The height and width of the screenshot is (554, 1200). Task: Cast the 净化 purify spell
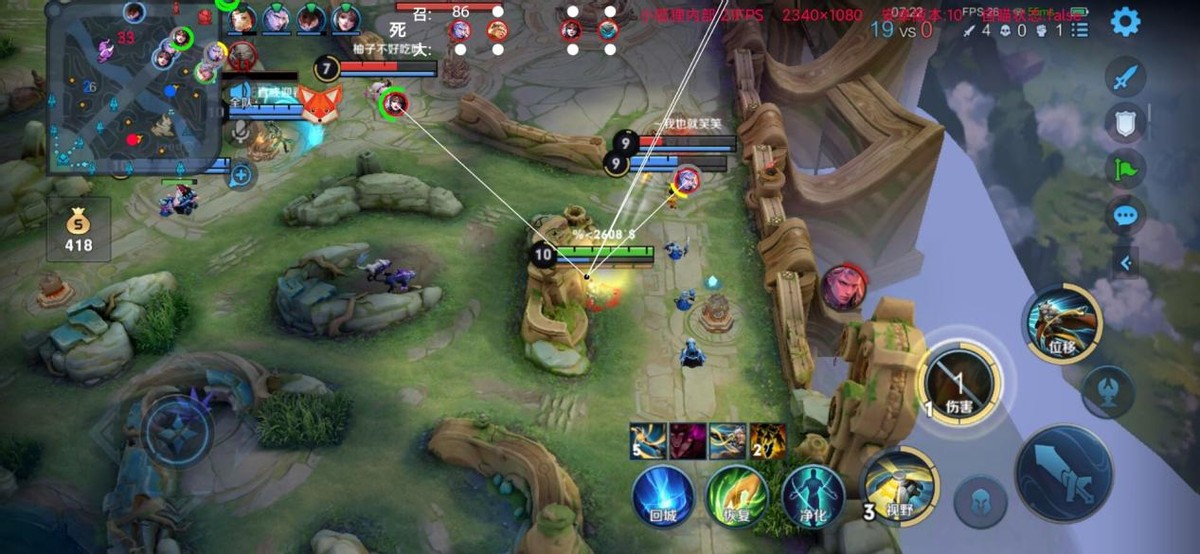(x=811, y=493)
